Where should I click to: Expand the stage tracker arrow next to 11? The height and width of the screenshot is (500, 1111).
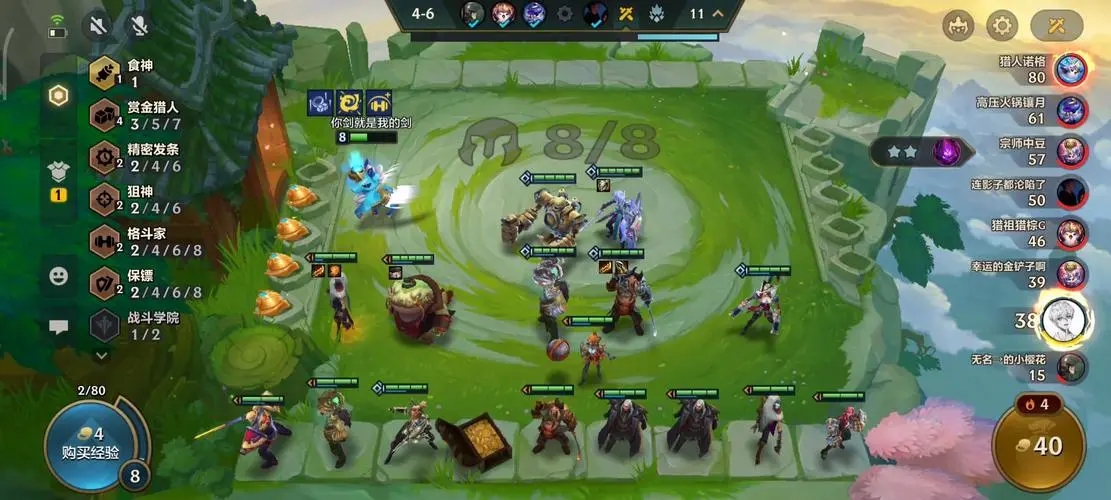[x=718, y=14]
